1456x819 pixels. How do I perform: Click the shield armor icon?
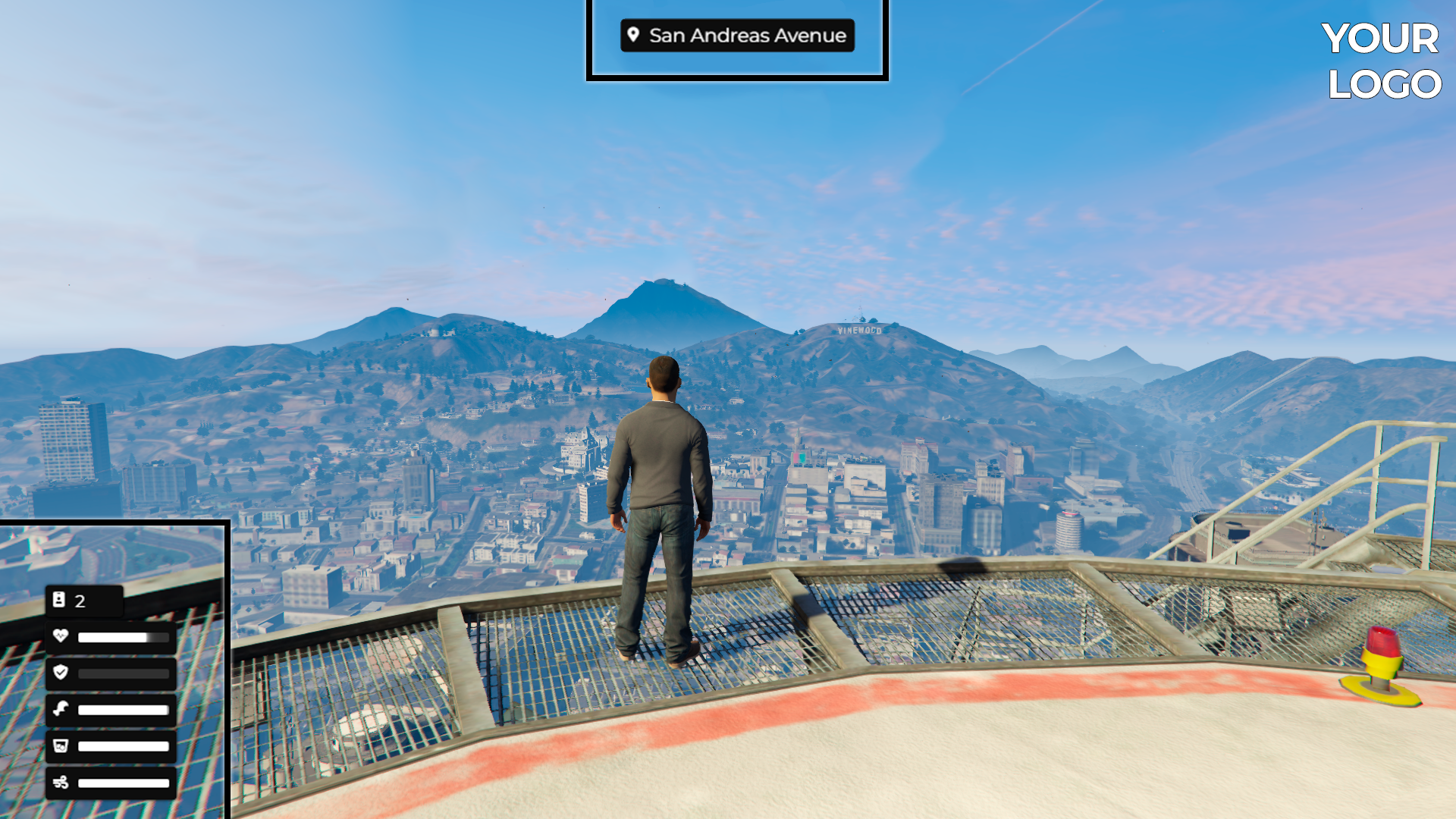click(61, 673)
